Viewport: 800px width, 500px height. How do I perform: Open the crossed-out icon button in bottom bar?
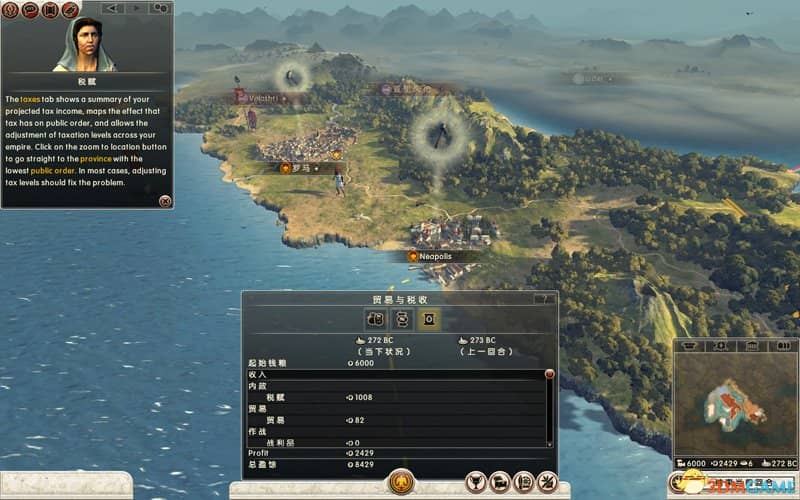547,482
